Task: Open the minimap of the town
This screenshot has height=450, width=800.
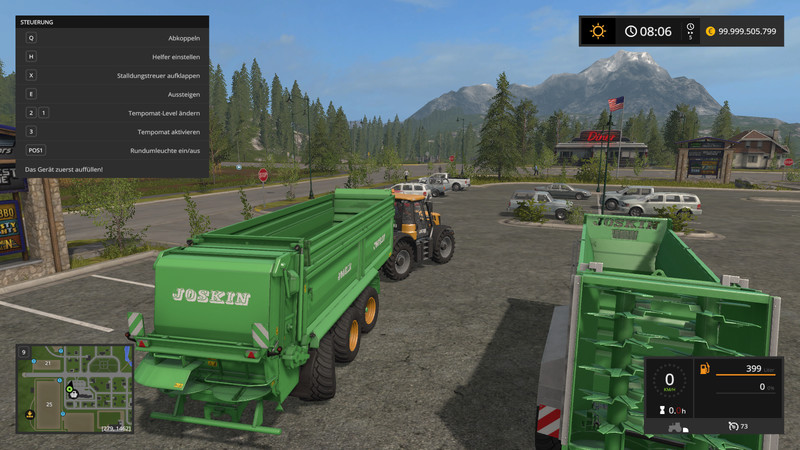Action: pyautogui.click(x=73, y=389)
